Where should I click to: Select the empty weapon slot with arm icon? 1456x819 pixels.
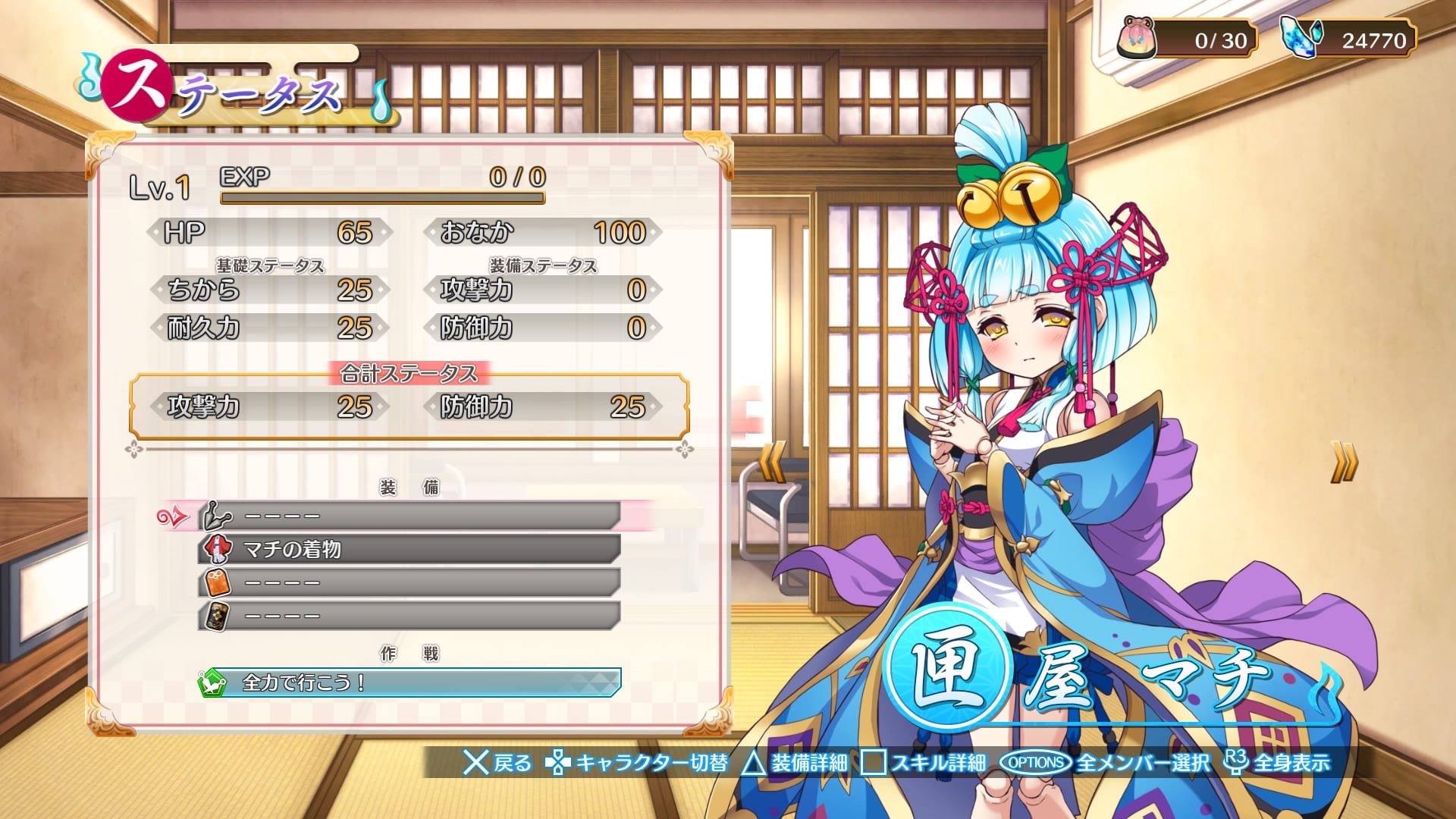click(409, 516)
